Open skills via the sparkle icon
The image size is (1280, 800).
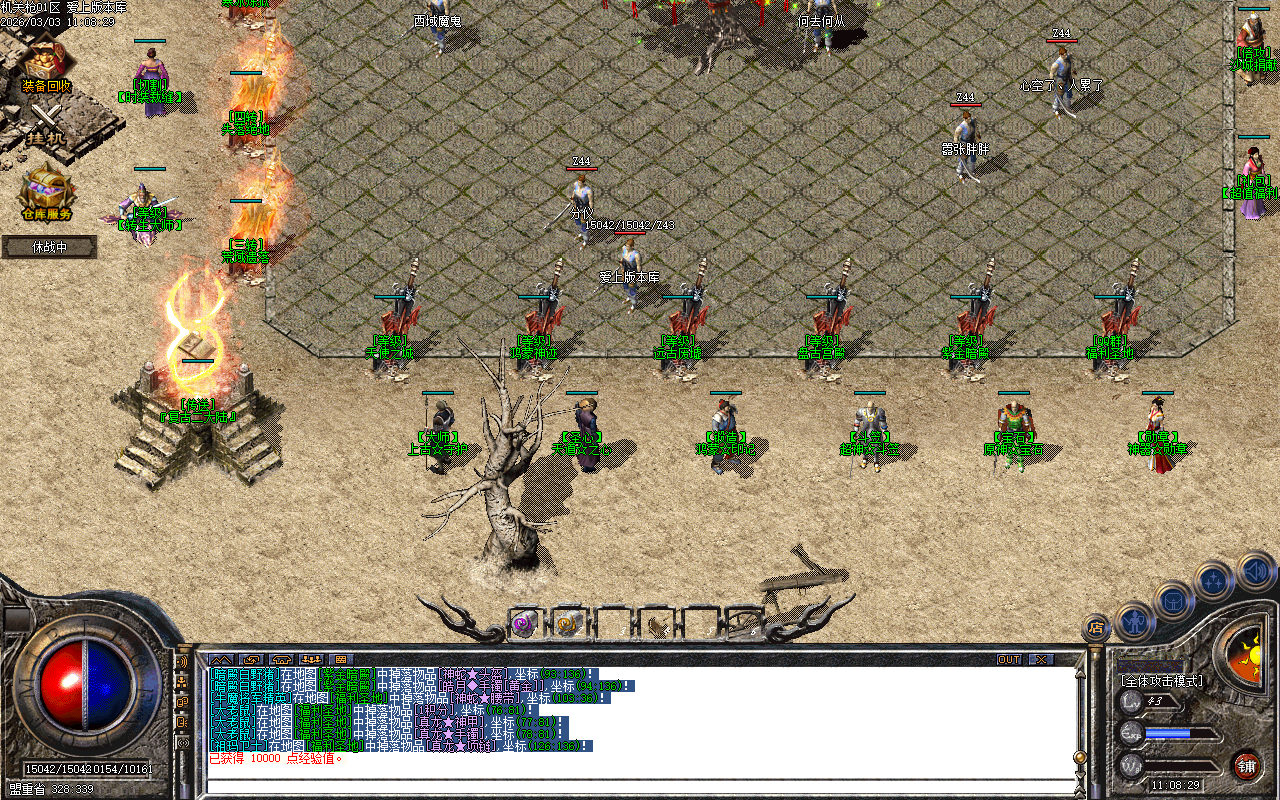(1212, 578)
